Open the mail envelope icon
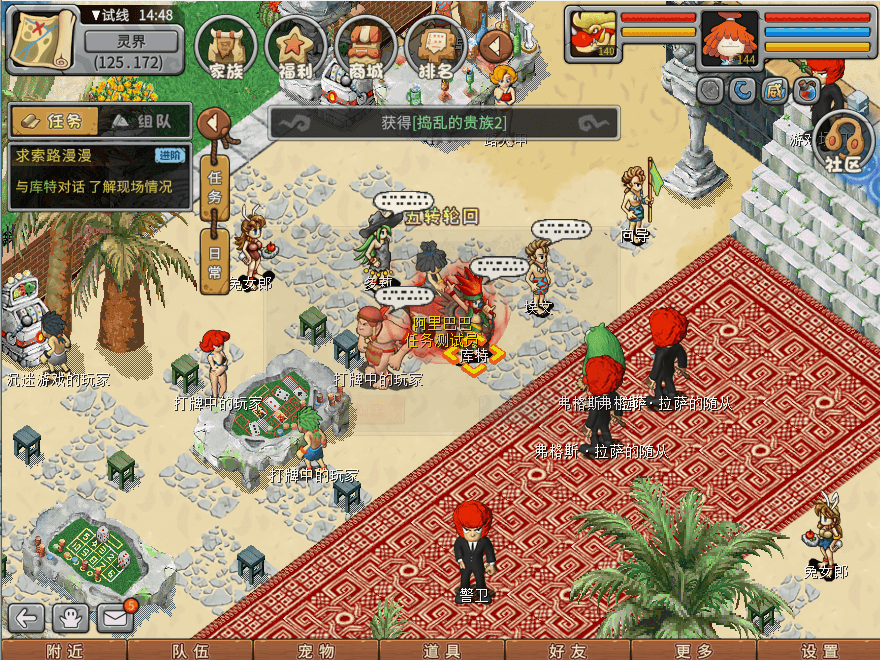The image size is (880, 660). [x=116, y=617]
